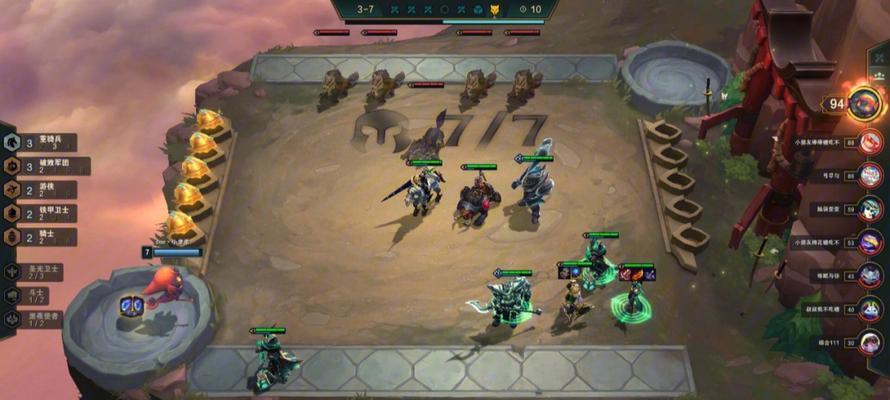View the 43-health player's board

tap(871, 276)
